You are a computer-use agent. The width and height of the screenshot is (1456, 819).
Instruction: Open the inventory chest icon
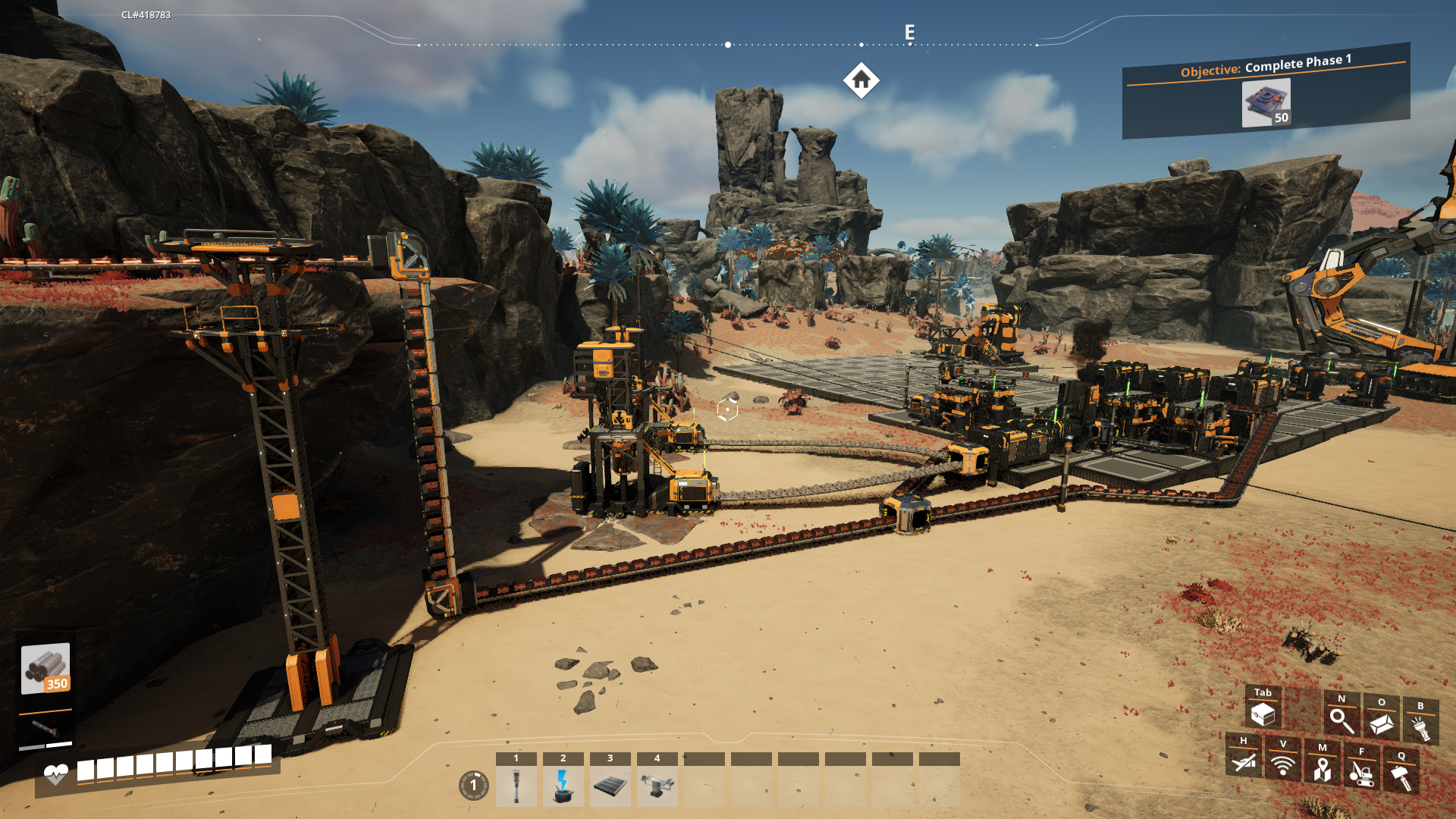[x=1263, y=714]
